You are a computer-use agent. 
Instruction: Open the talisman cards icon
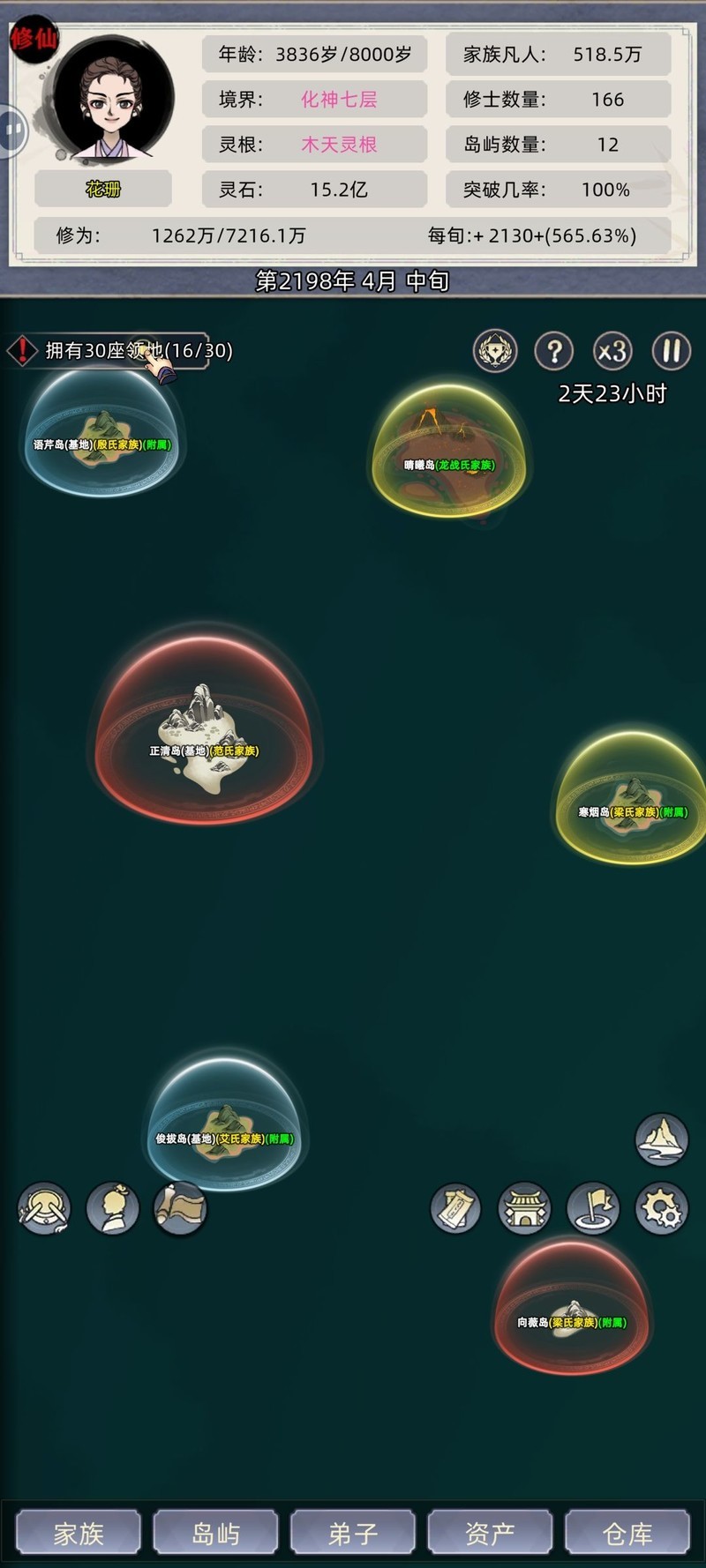[x=456, y=1208]
